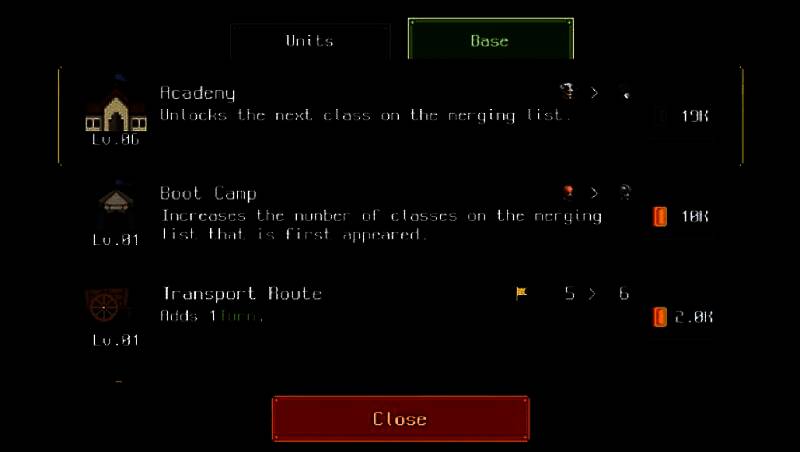Click the Transport Route wagon icon
Image resolution: width=800 pixels, height=452 pixels.
point(108,305)
